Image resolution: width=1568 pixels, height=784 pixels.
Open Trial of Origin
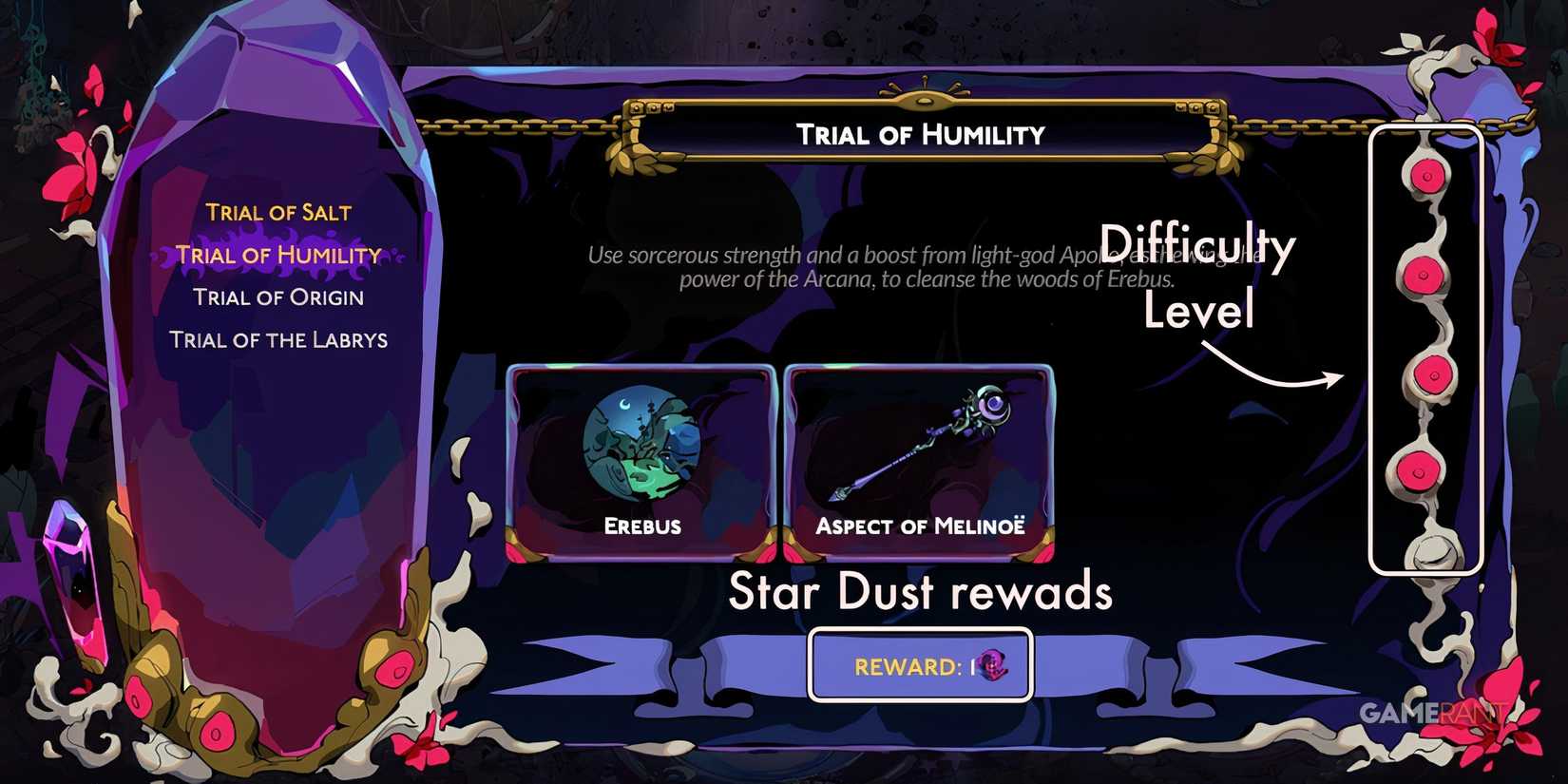click(278, 297)
